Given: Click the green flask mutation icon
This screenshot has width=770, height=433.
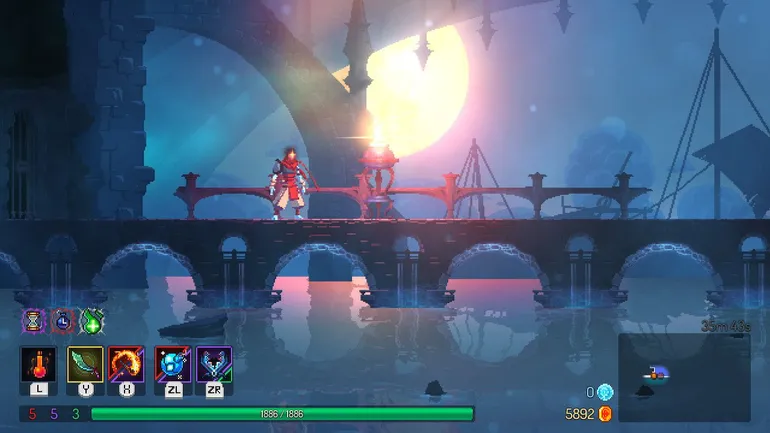Looking at the screenshot, I should tap(92, 320).
